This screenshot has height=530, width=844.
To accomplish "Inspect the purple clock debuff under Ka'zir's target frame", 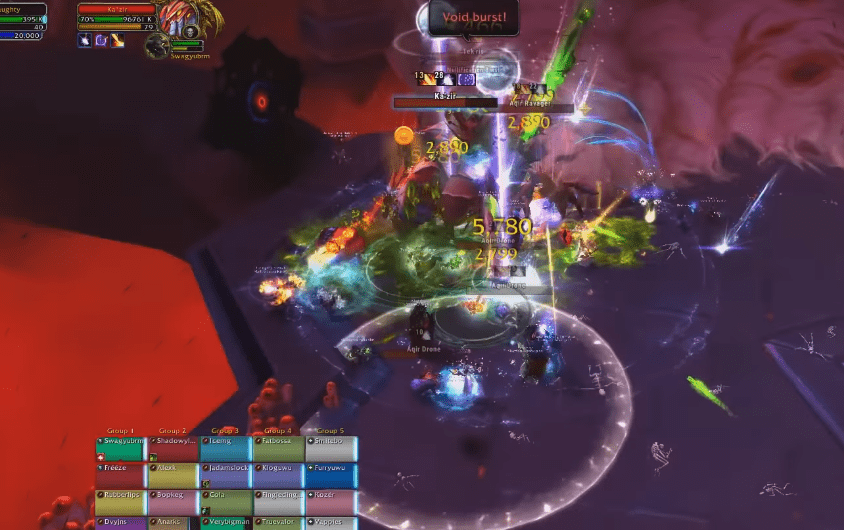I will (x=101, y=39).
